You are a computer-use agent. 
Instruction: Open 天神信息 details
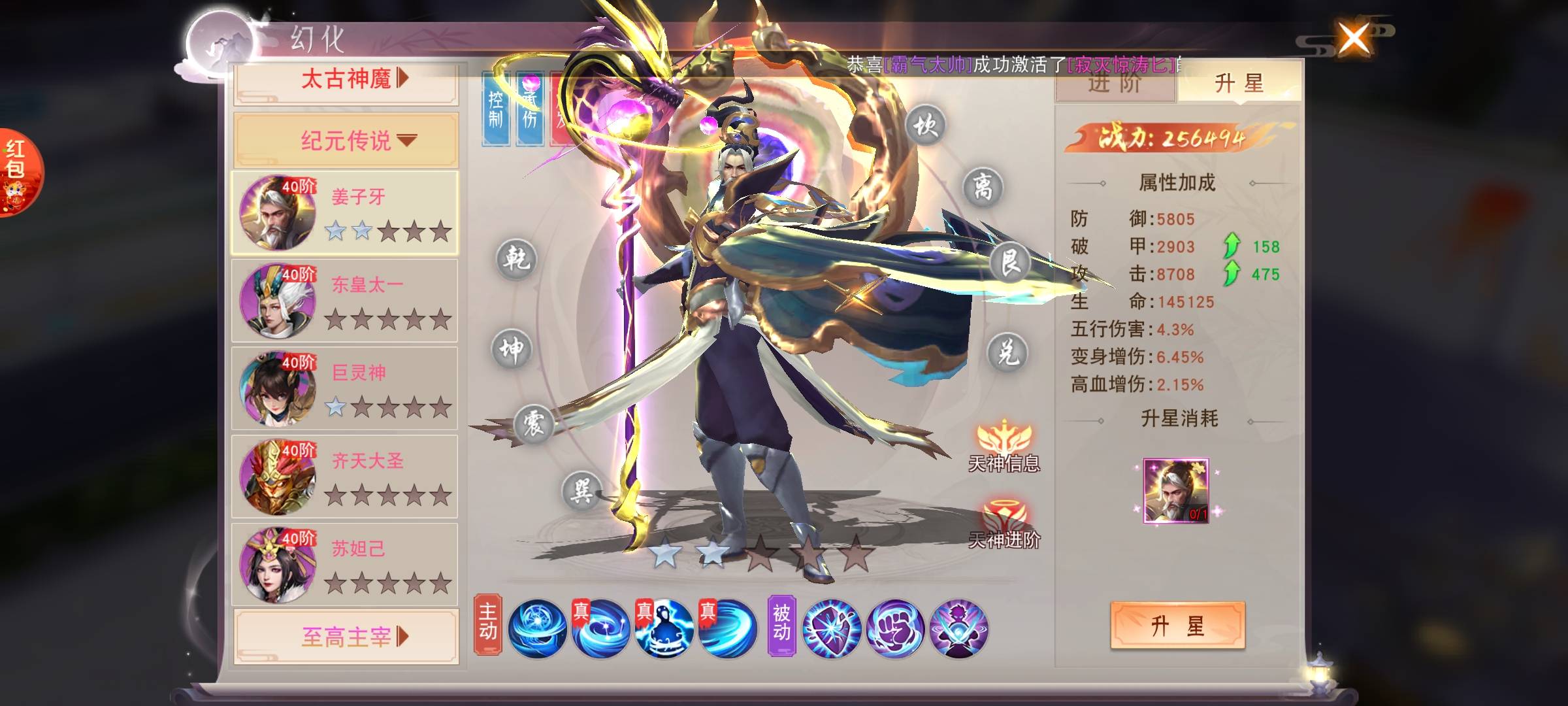(1004, 446)
